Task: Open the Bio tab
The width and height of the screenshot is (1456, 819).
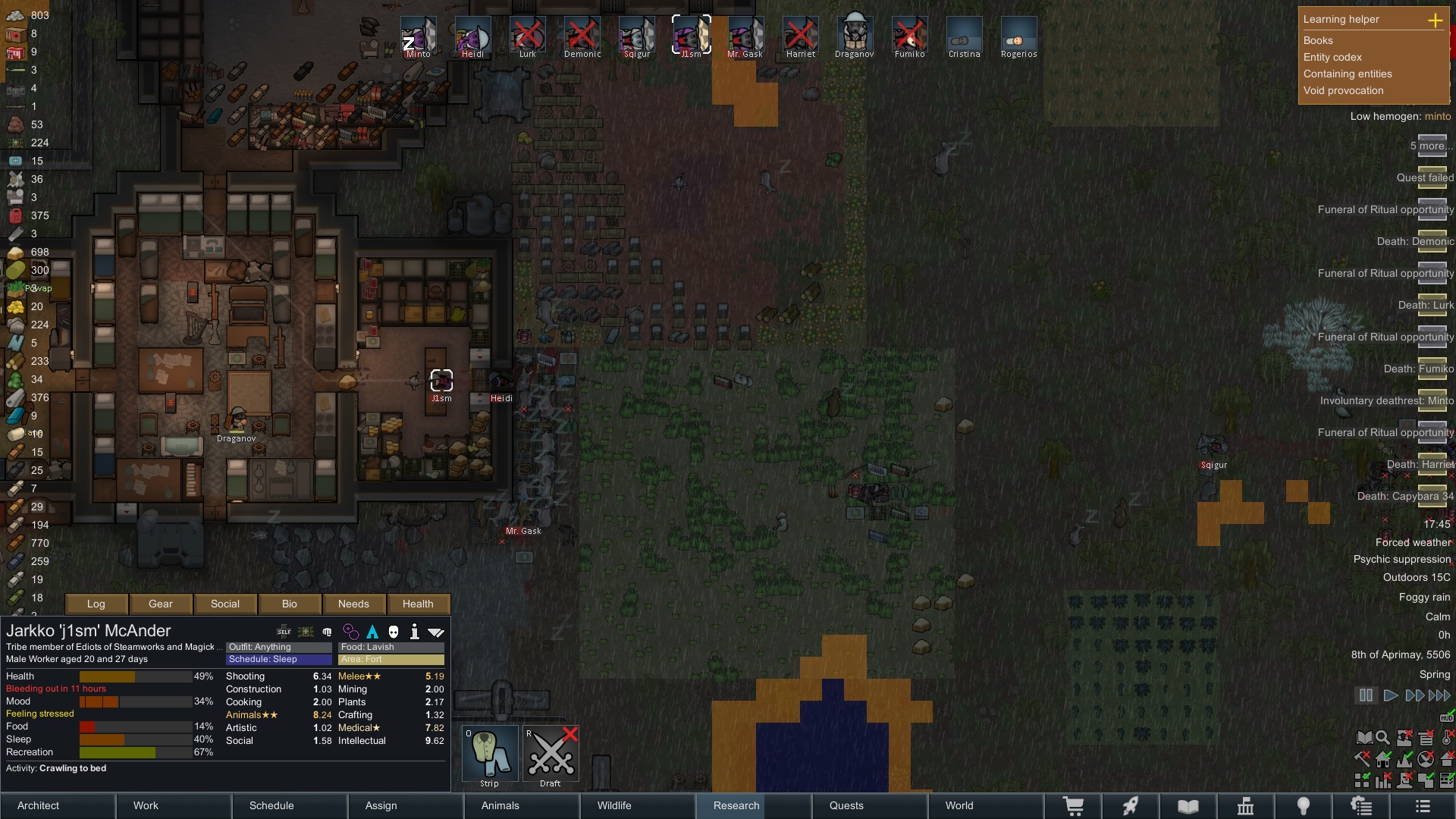Action: click(x=290, y=604)
